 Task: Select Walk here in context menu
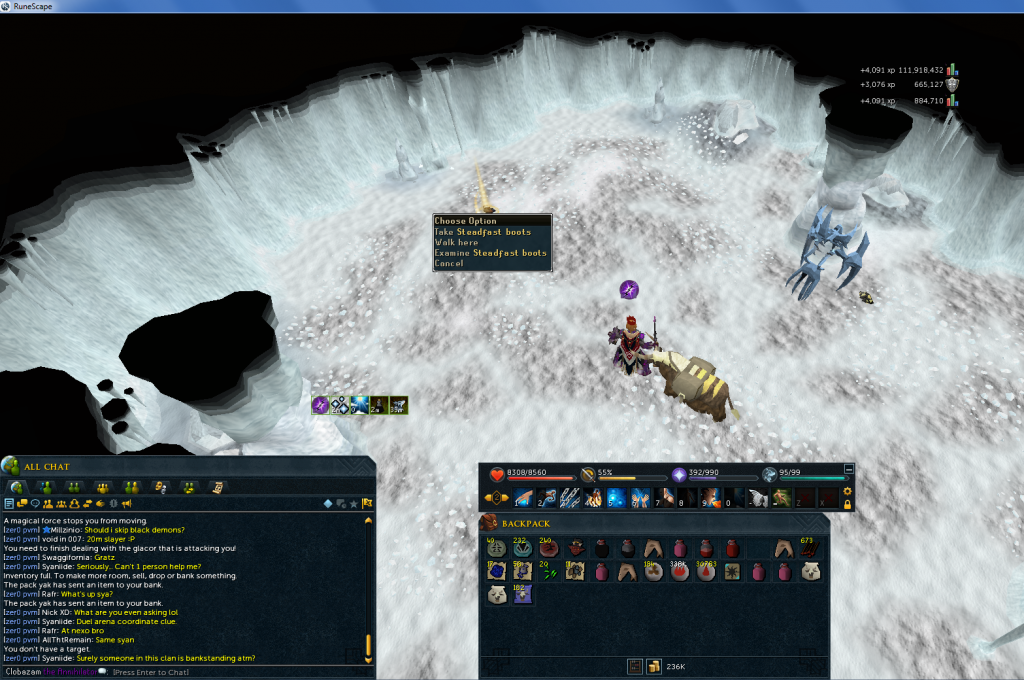coord(456,243)
